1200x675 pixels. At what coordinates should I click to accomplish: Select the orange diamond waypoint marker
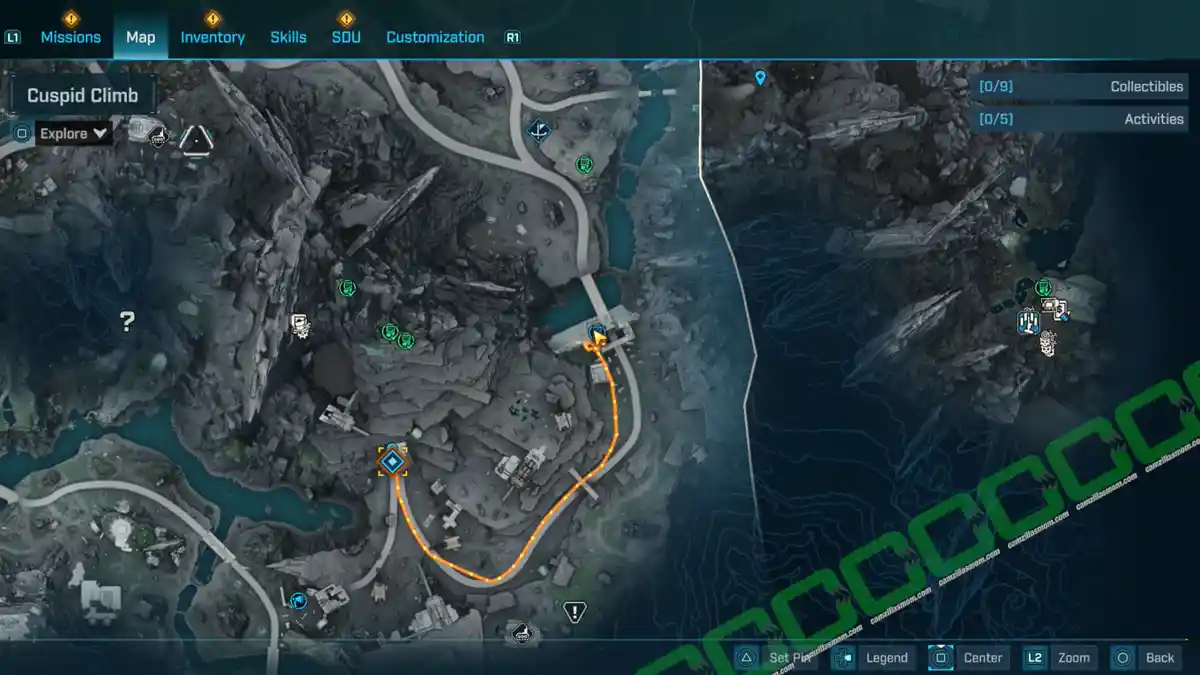[x=393, y=461]
